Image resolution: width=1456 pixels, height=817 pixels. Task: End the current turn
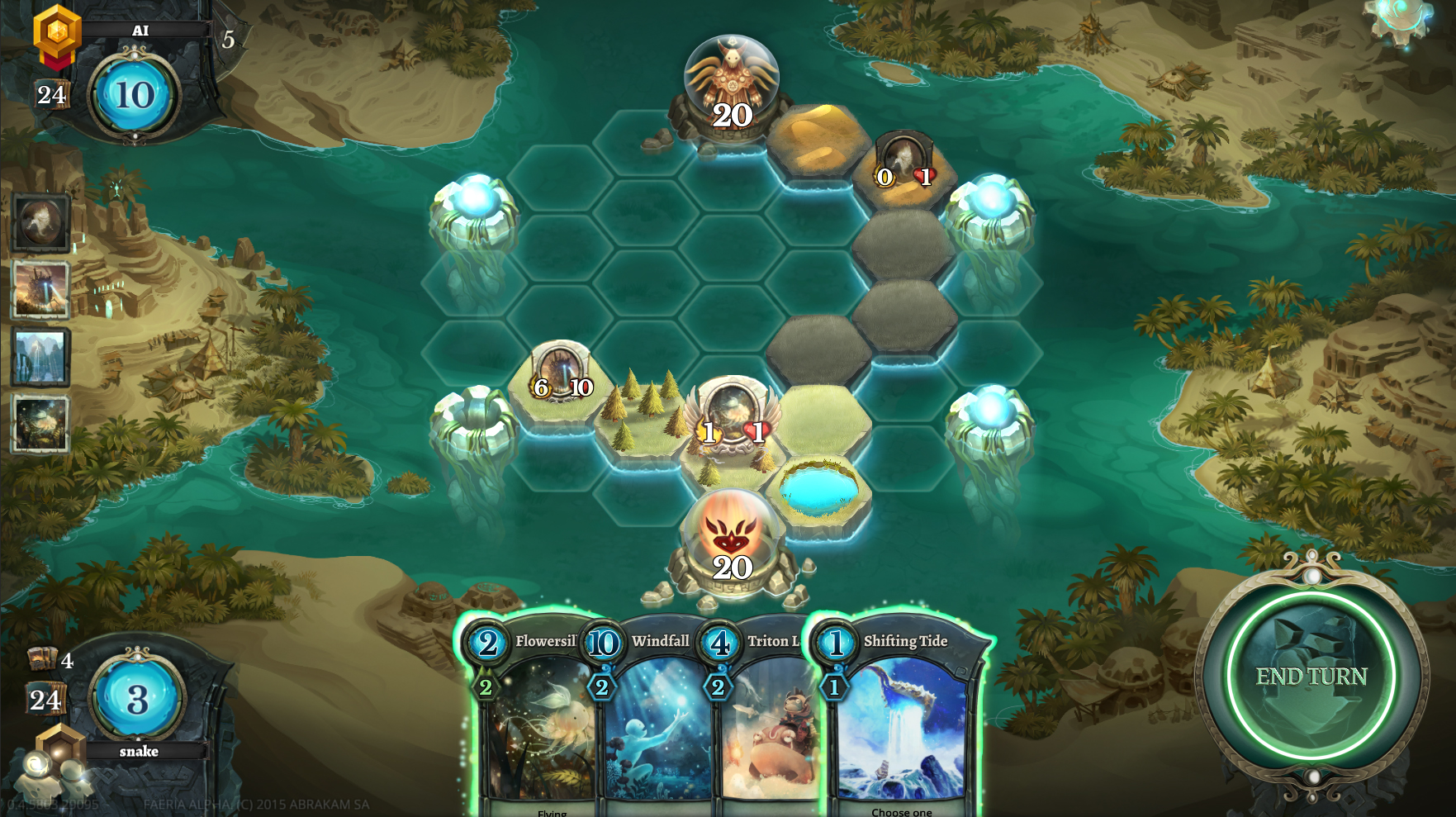click(1311, 676)
